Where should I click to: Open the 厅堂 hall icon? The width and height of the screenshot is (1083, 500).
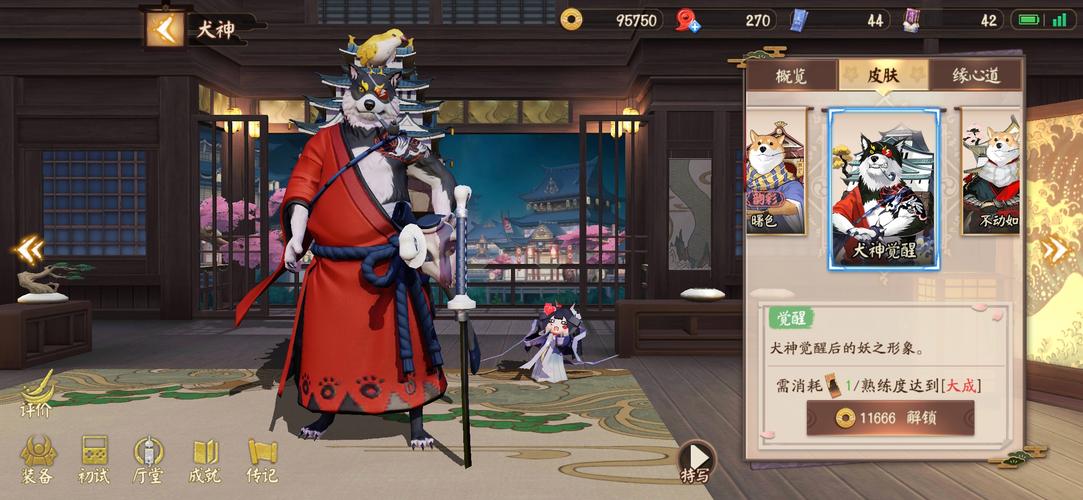(x=148, y=460)
